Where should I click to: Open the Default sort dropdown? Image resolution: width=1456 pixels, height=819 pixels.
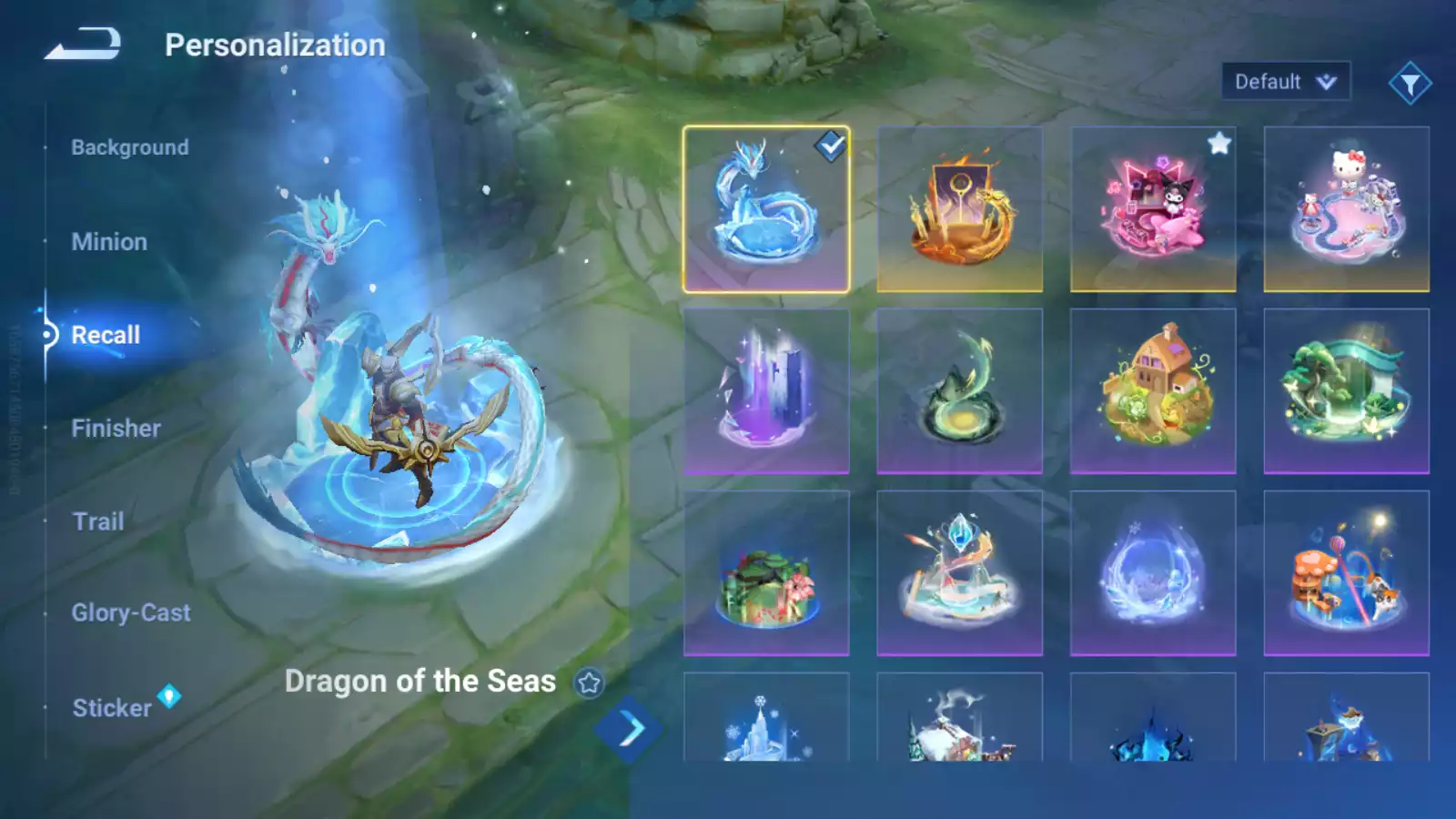click(1285, 82)
